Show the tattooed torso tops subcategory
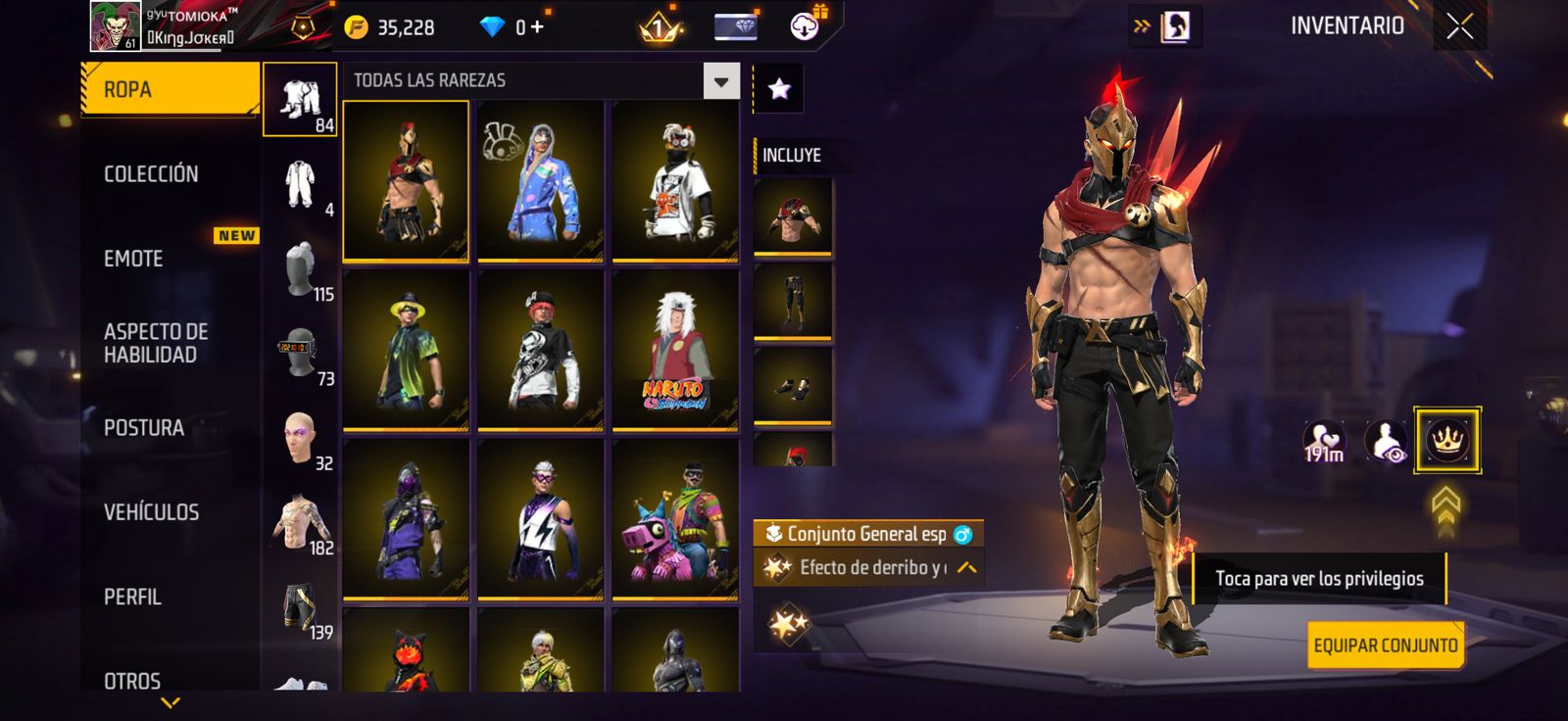 [x=302, y=524]
